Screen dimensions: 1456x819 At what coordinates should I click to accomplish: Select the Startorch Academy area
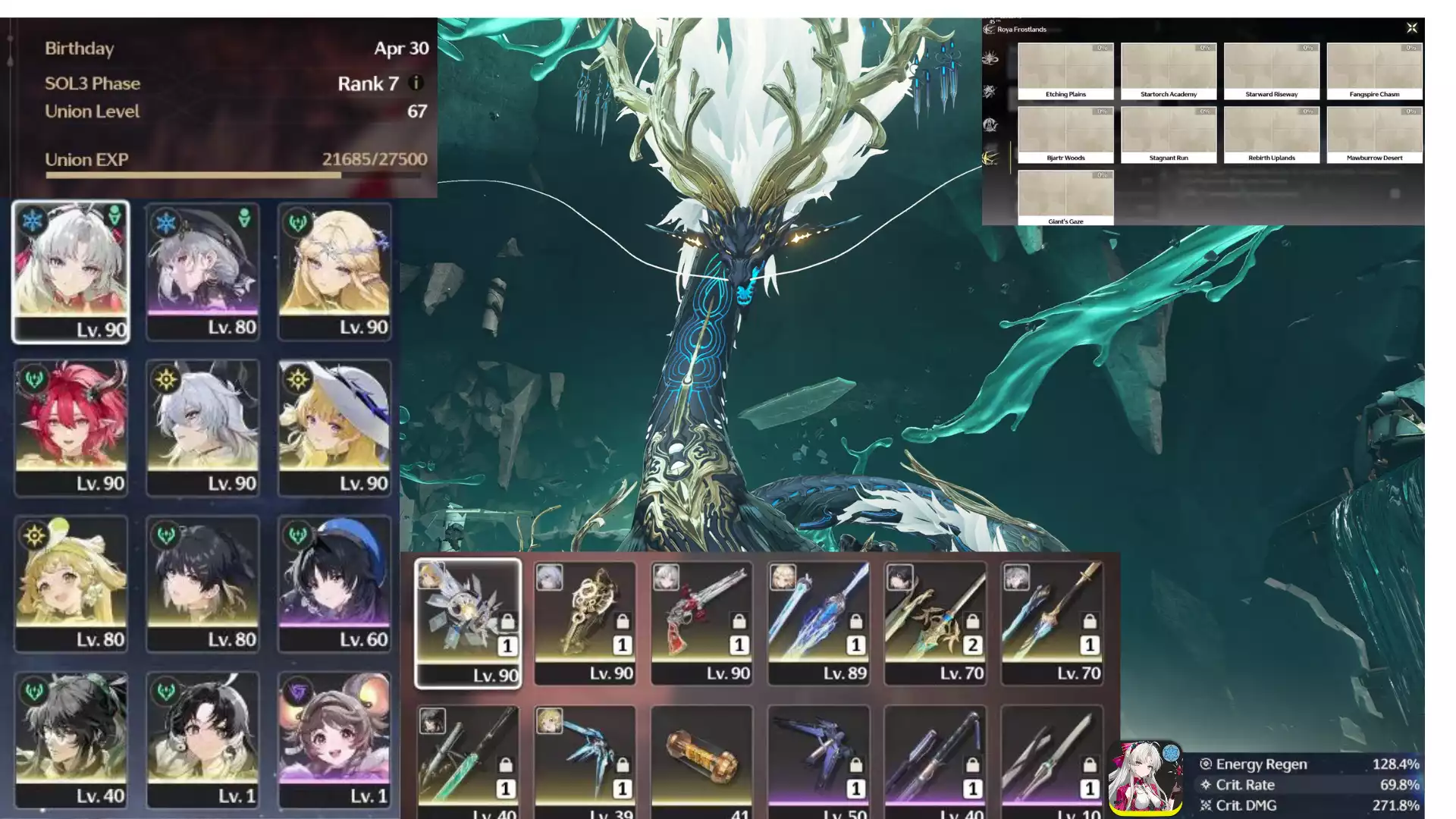pos(1169,71)
